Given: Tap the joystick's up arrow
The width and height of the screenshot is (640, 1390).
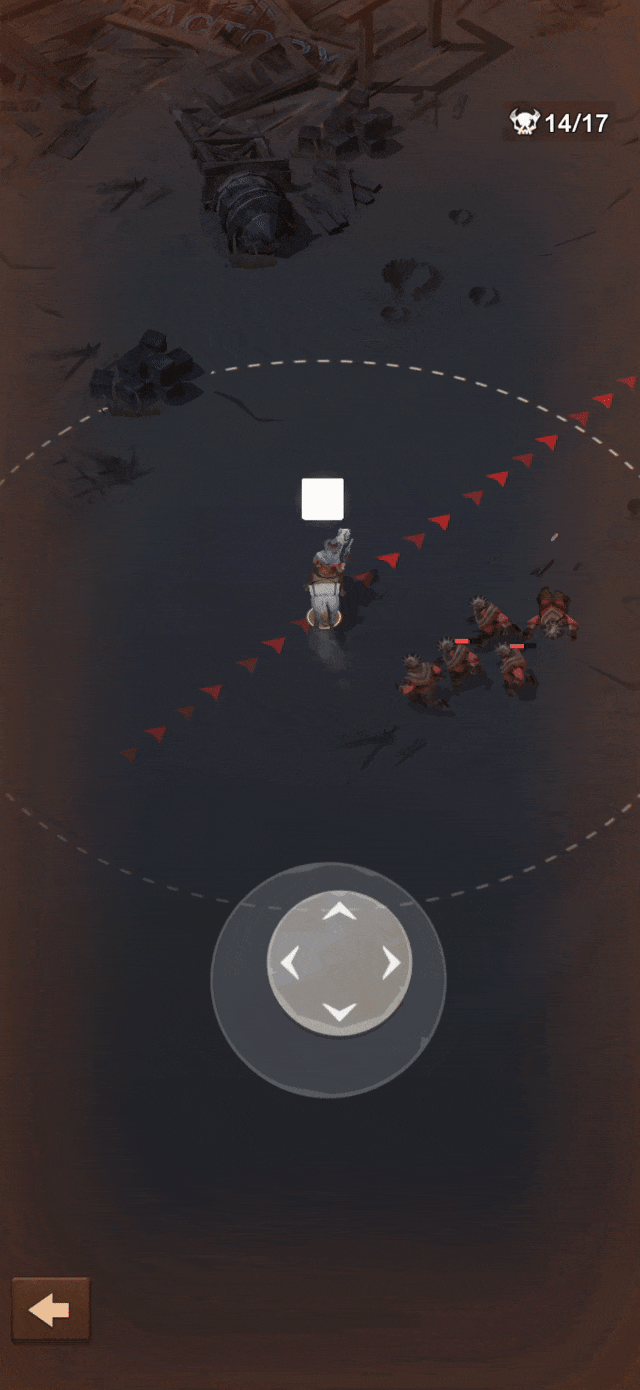Looking at the screenshot, I should [x=340, y=911].
